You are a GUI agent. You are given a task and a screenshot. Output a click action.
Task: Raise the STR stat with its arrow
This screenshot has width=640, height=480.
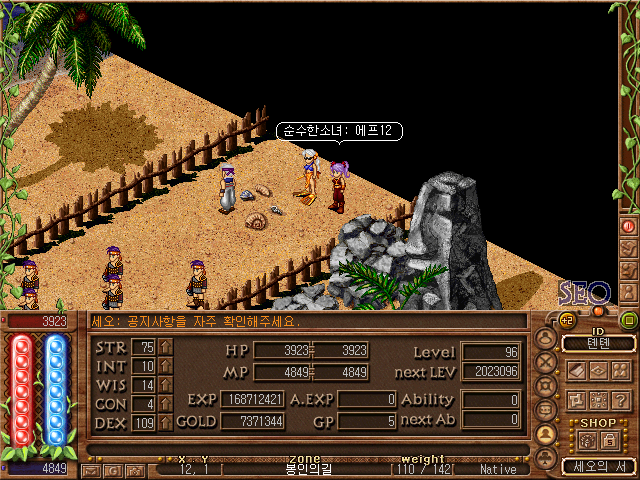166,347
